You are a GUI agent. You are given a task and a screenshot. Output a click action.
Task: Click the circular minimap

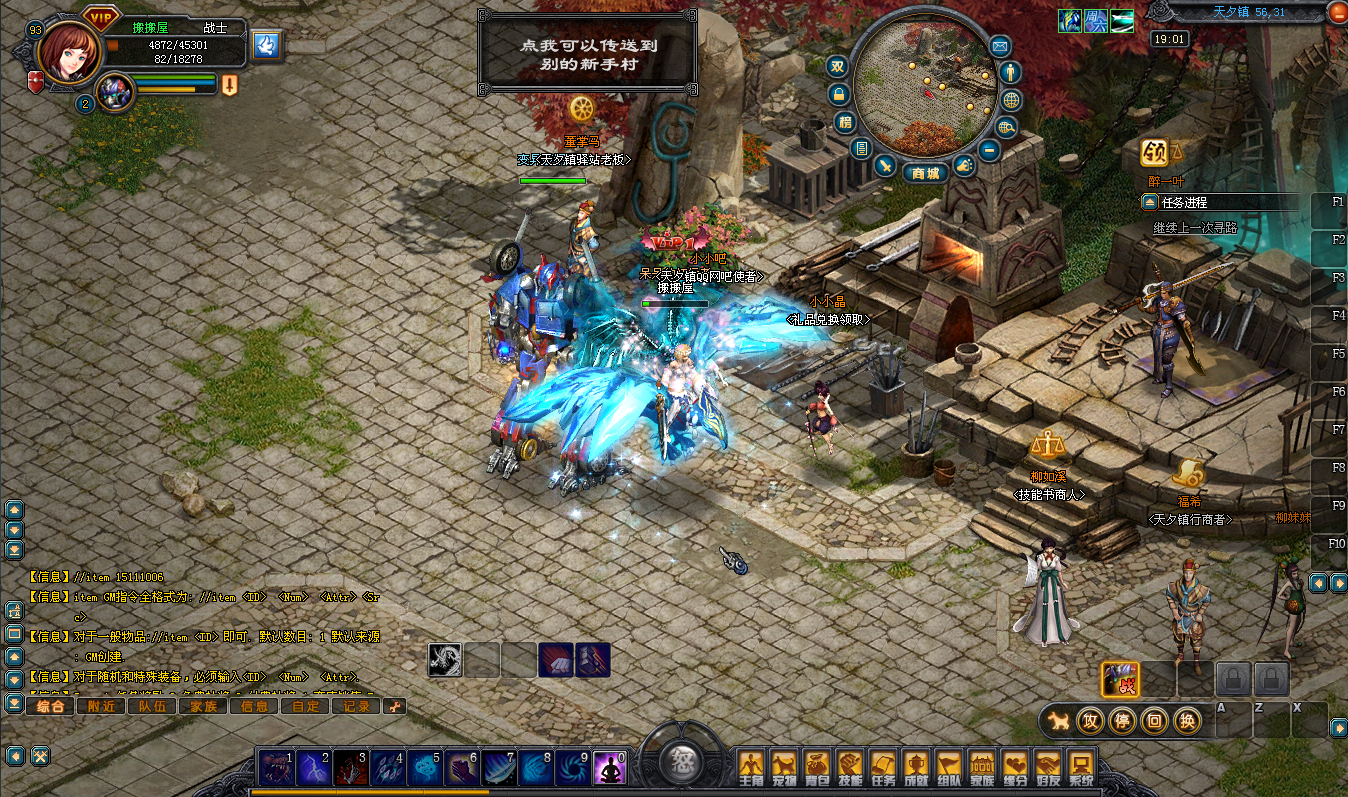[x=924, y=85]
